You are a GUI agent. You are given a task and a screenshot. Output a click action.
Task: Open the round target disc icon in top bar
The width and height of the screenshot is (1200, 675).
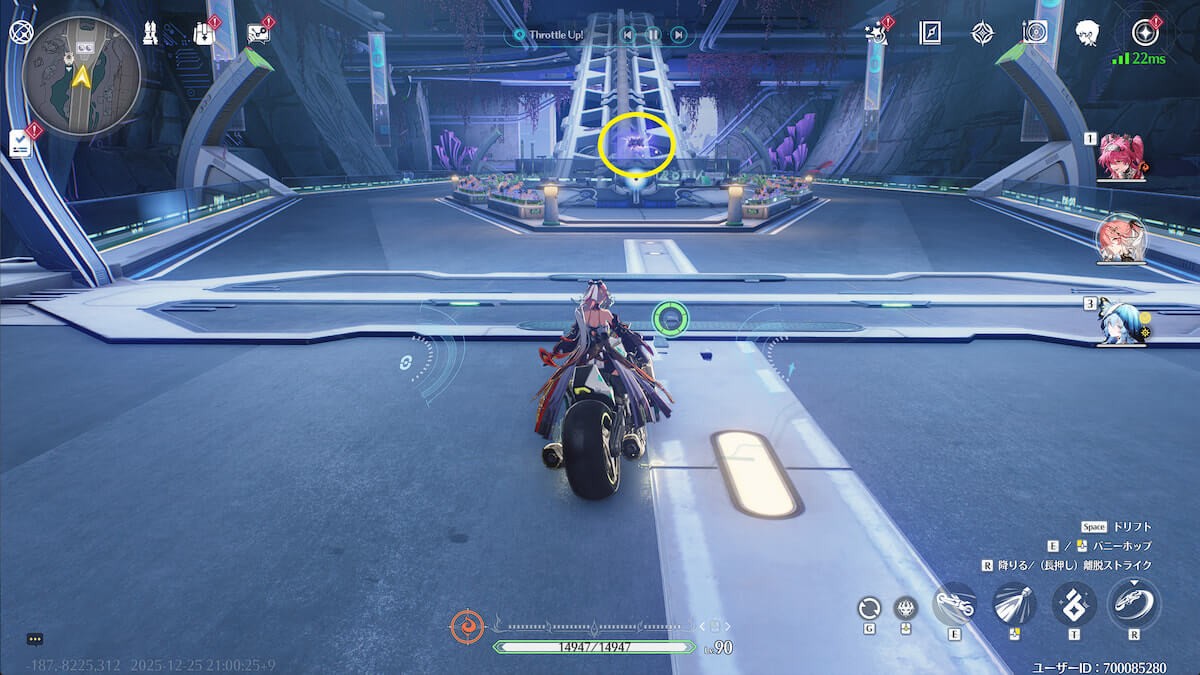(1035, 33)
